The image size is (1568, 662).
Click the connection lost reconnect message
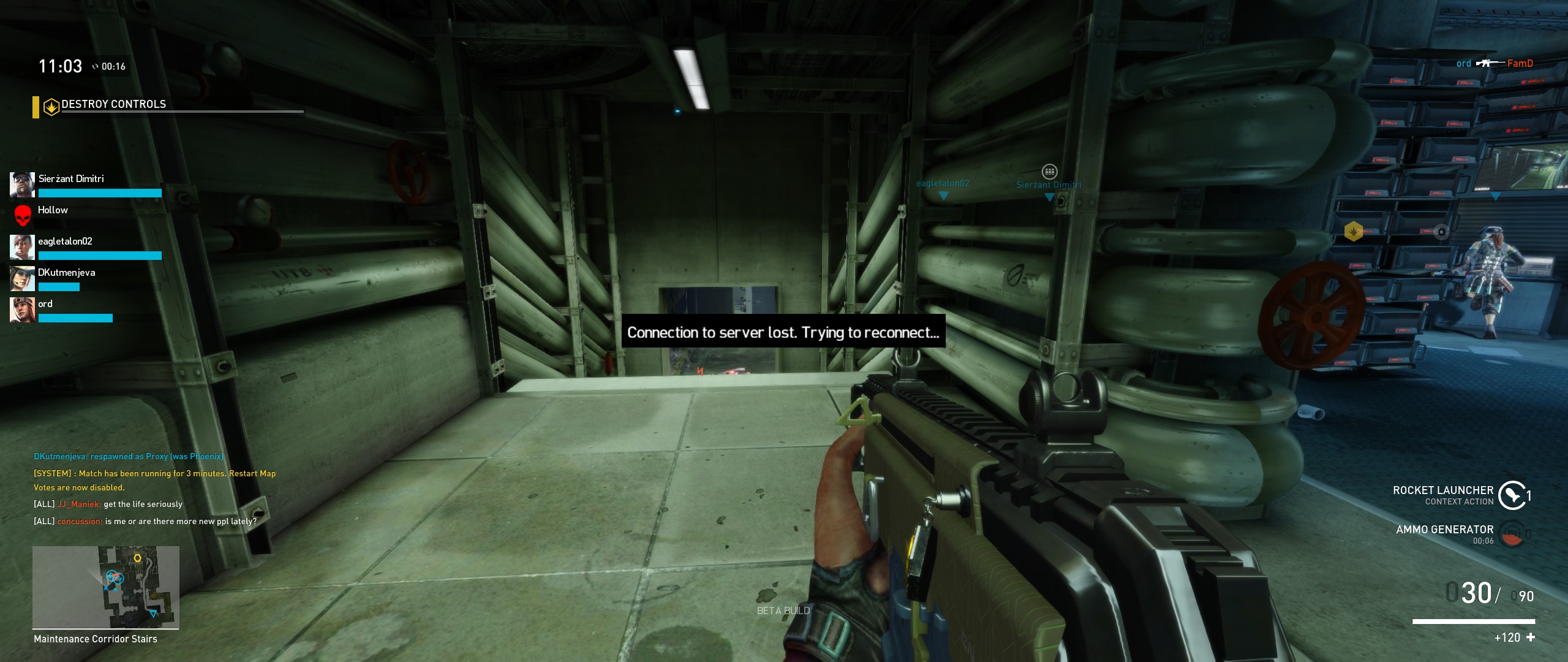pyautogui.click(x=783, y=332)
